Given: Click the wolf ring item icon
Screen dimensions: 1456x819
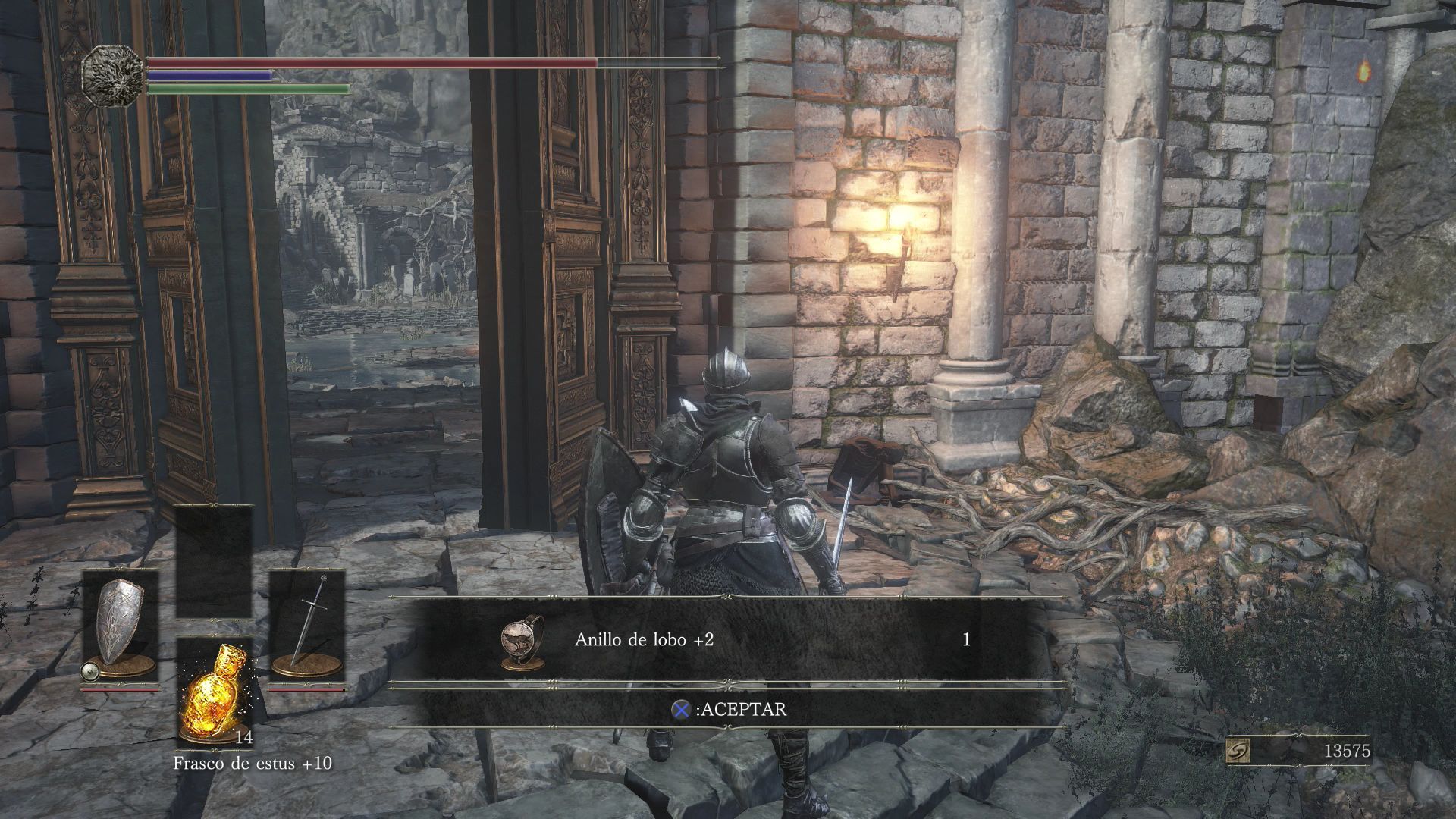Looking at the screenshot, I should (518, 641).
